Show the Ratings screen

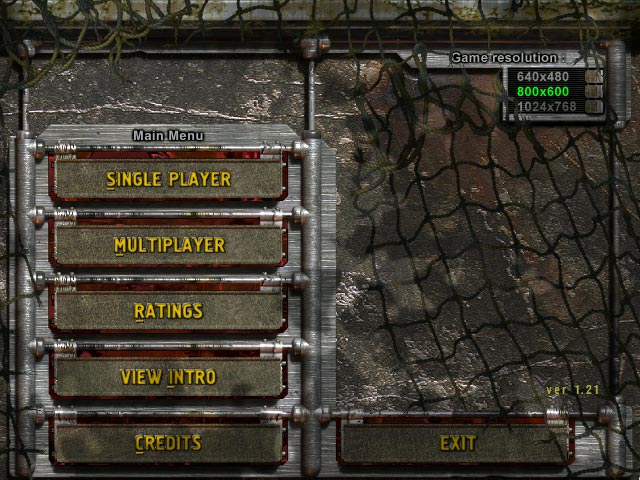click(x=168, y=311)
